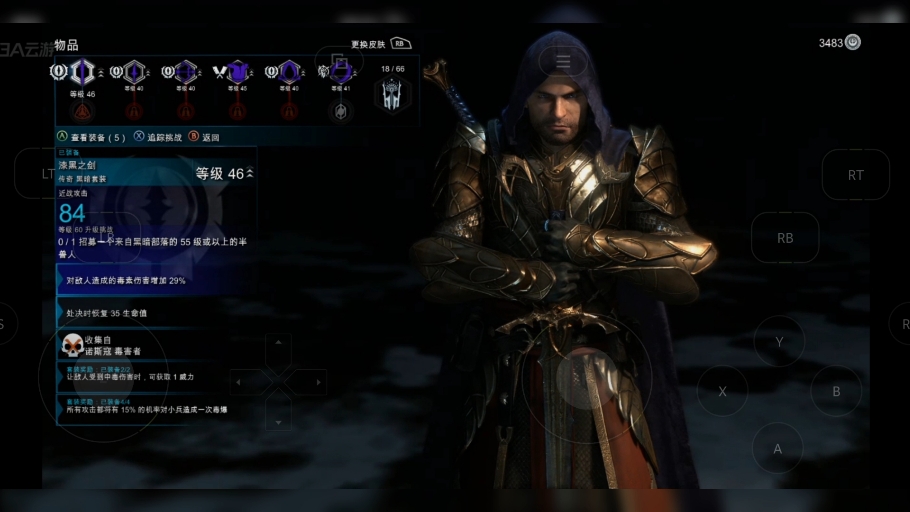
Task: Select the equipped sword slot at level 46
Action: (82, 72)
